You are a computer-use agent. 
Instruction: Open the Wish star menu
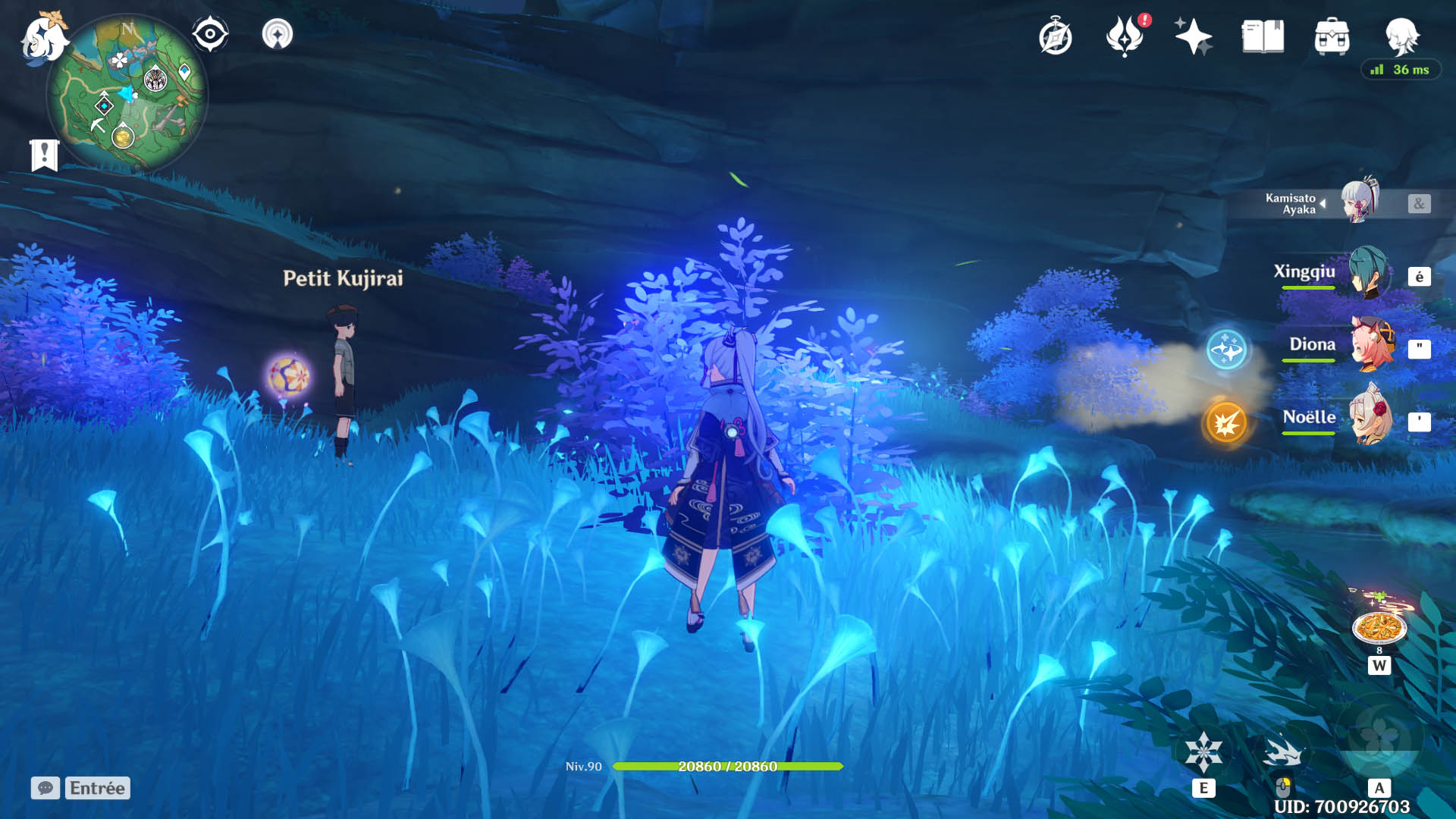[x=1193, y=36]
